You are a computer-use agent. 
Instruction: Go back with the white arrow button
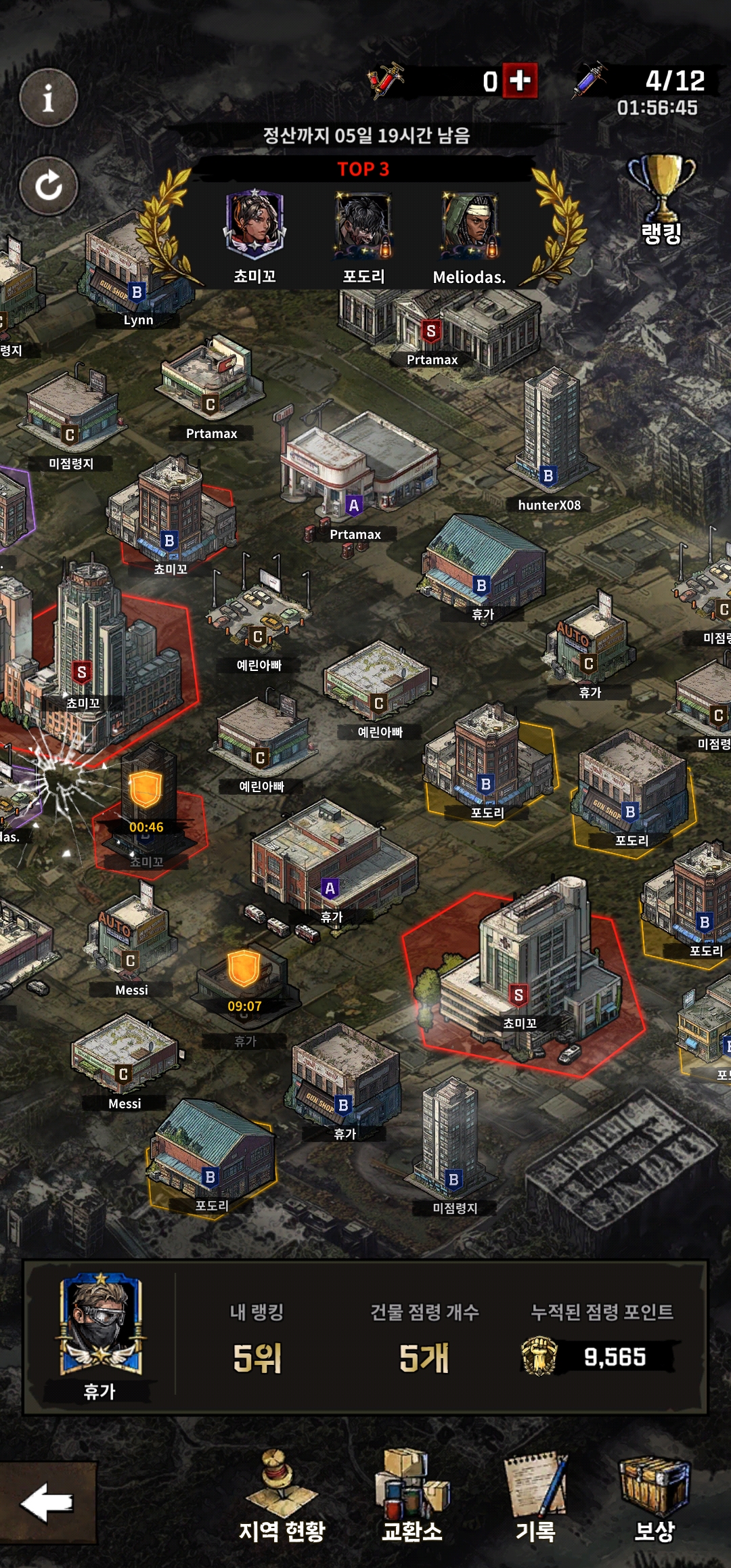[47, 1502]
